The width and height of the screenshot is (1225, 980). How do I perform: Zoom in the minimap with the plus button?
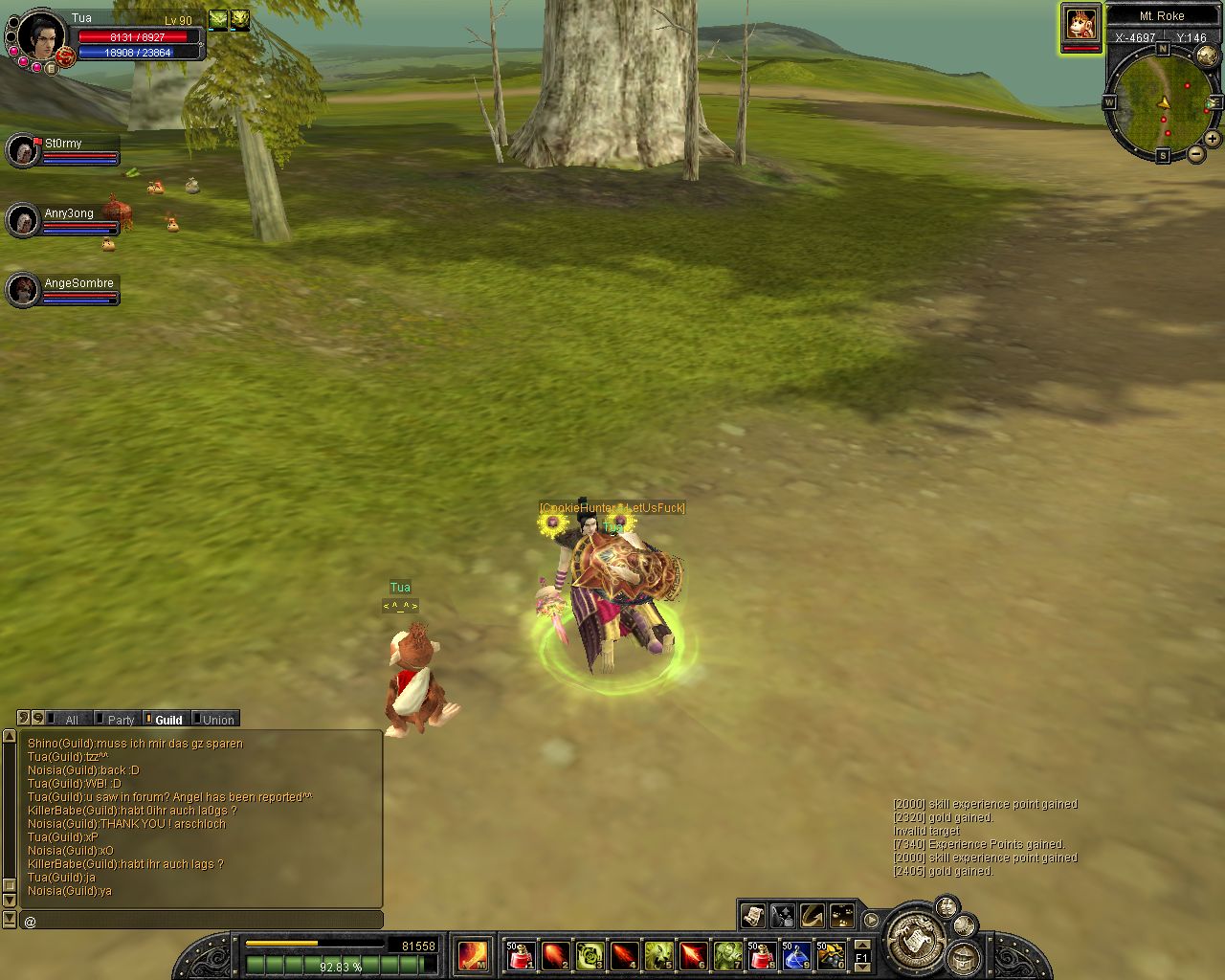1213,139
